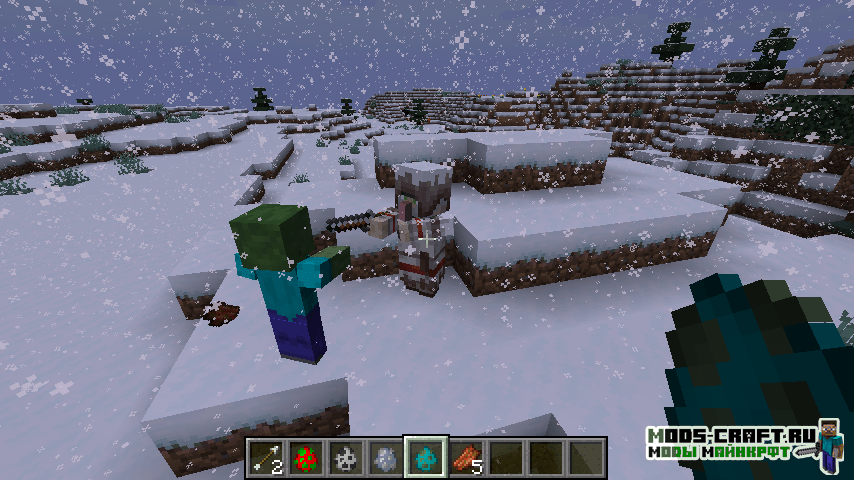Screen dimensions: 854x480
Task: Pick the light gray spawn egg slot
Action: click(x=385, y=457)
